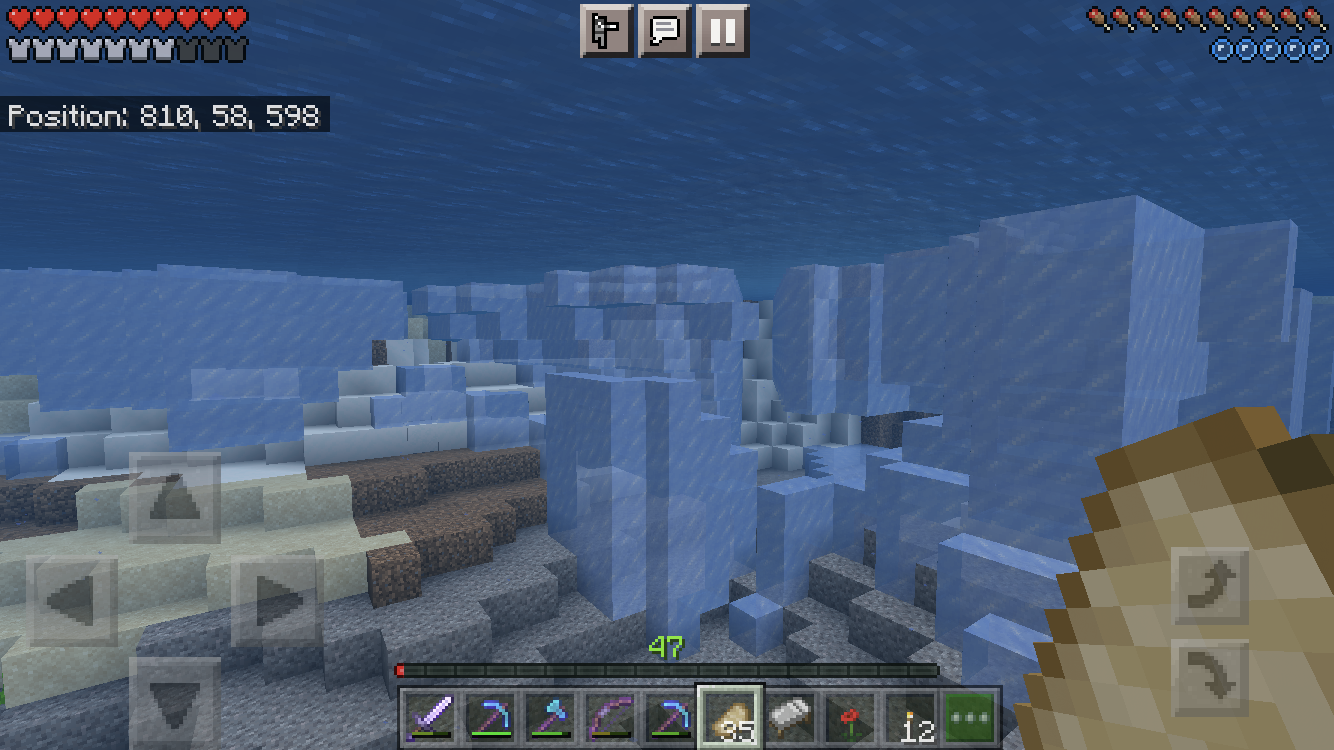Open the chat window

tap(665, 31)
